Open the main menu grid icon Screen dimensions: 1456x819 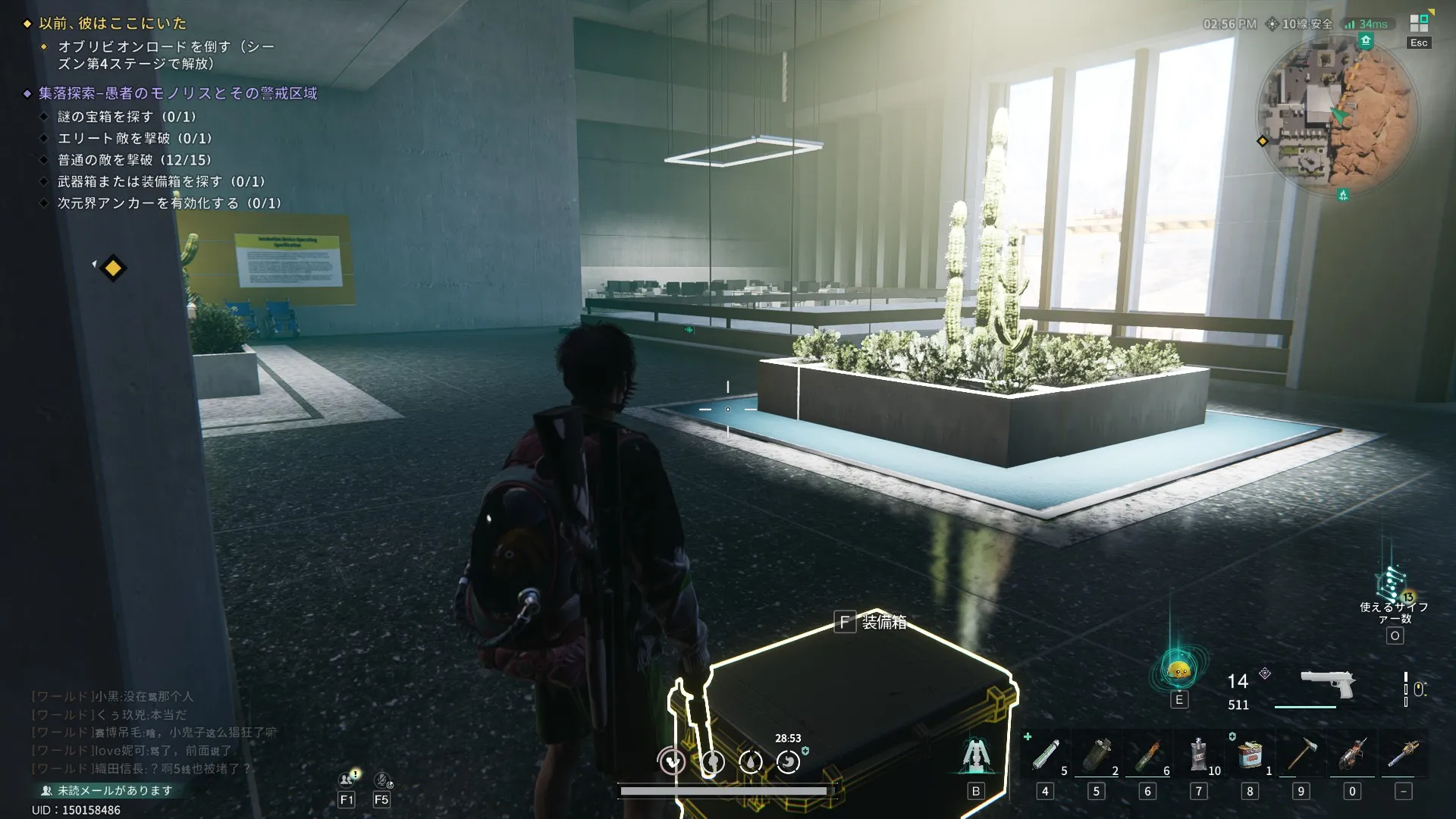click(x=1419, y=24)
